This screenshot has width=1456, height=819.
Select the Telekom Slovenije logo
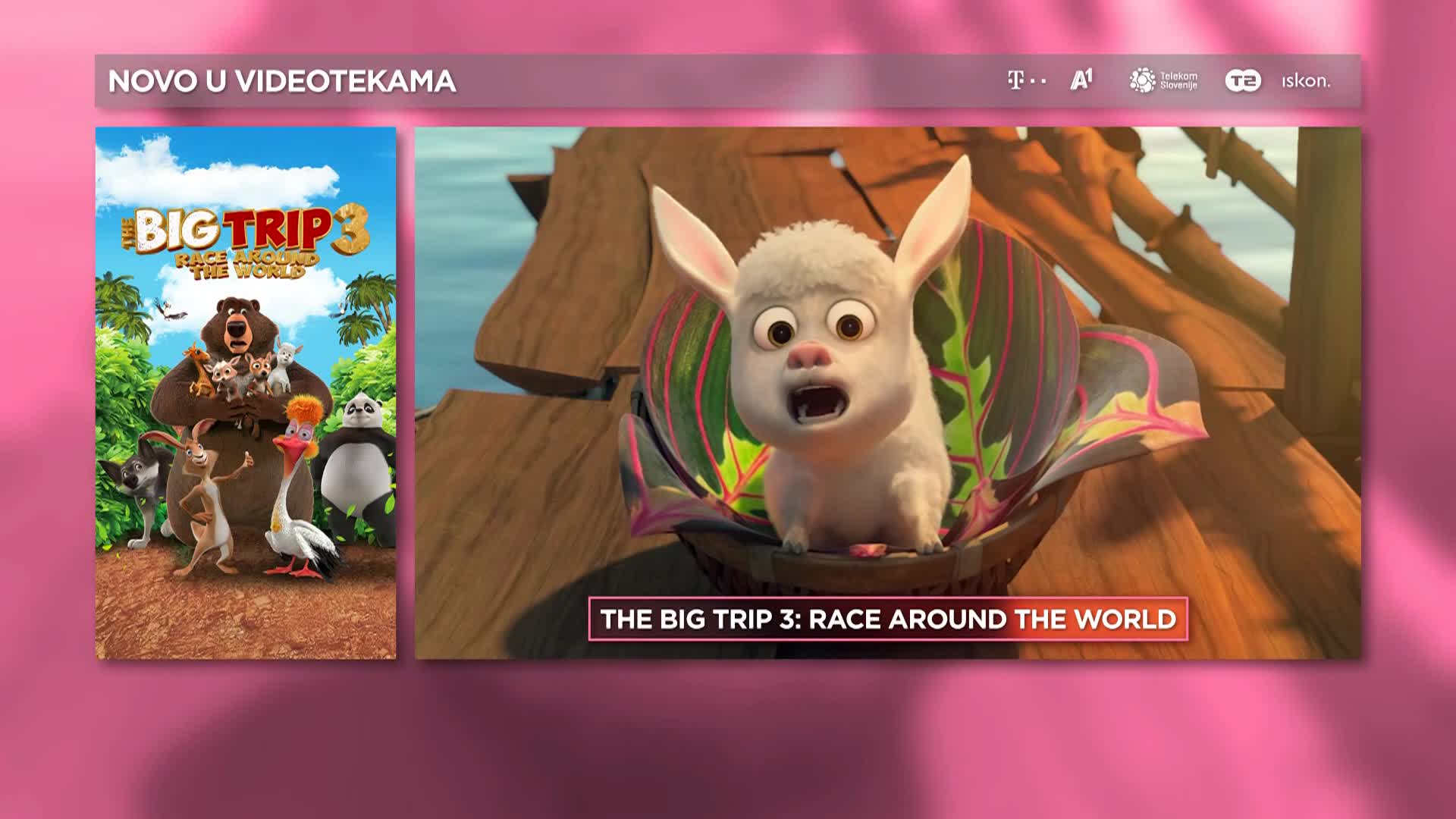[1163, 80]
